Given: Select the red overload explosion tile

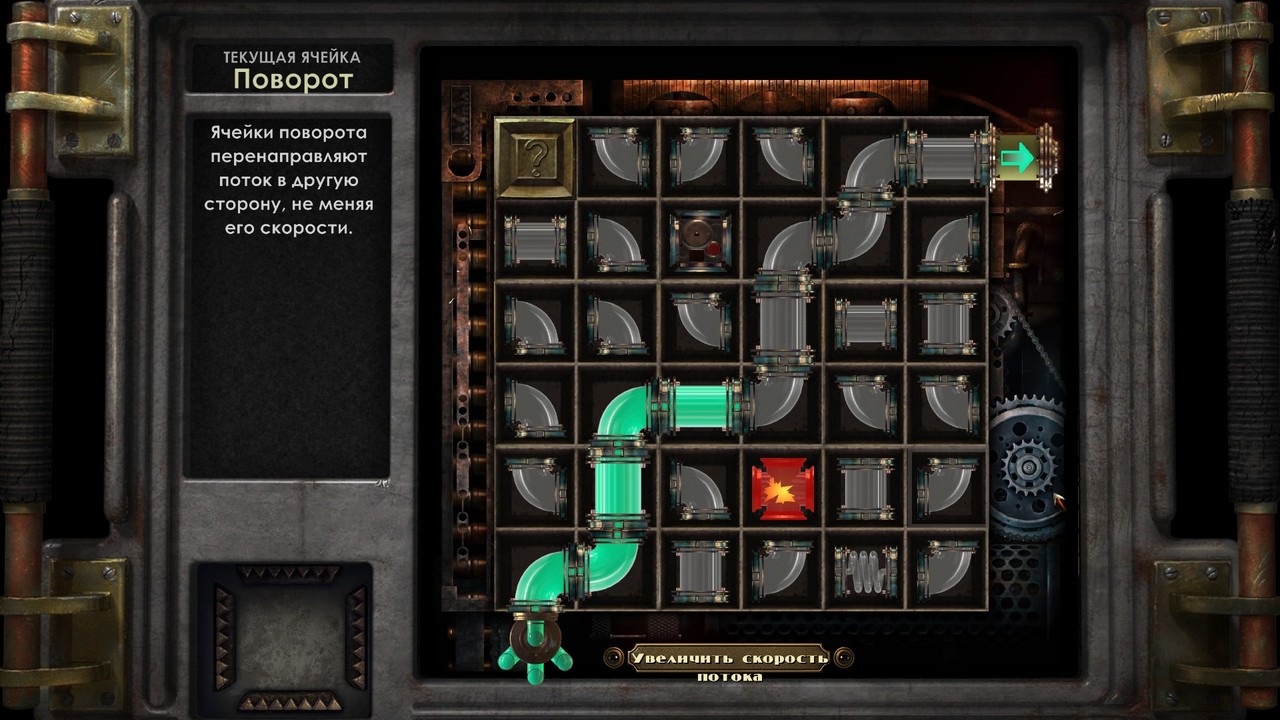Looking at the screenshot, I should pyautogui.click(x=782, y=488).
